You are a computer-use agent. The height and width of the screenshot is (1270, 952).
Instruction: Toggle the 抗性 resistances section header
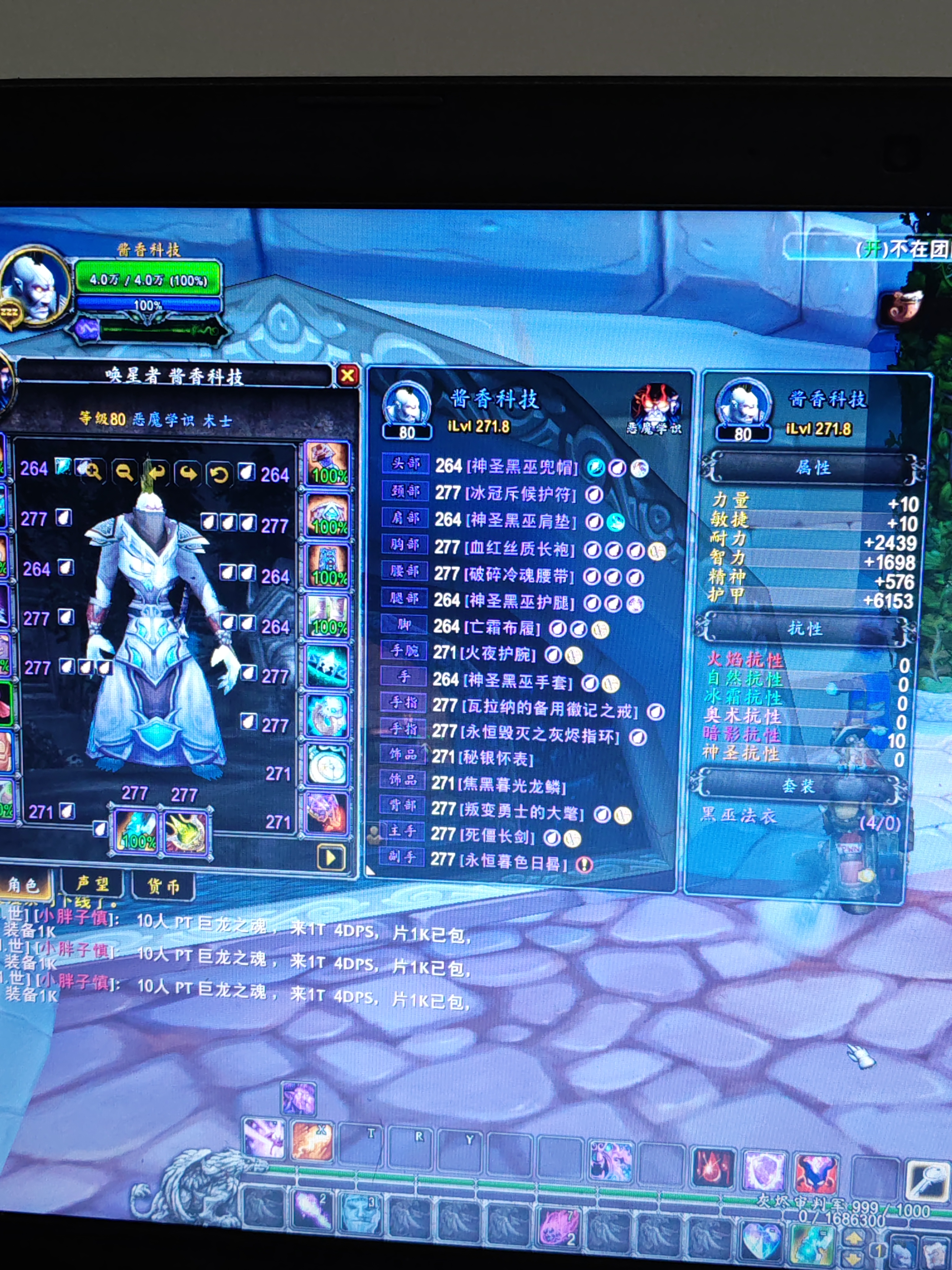804,629
